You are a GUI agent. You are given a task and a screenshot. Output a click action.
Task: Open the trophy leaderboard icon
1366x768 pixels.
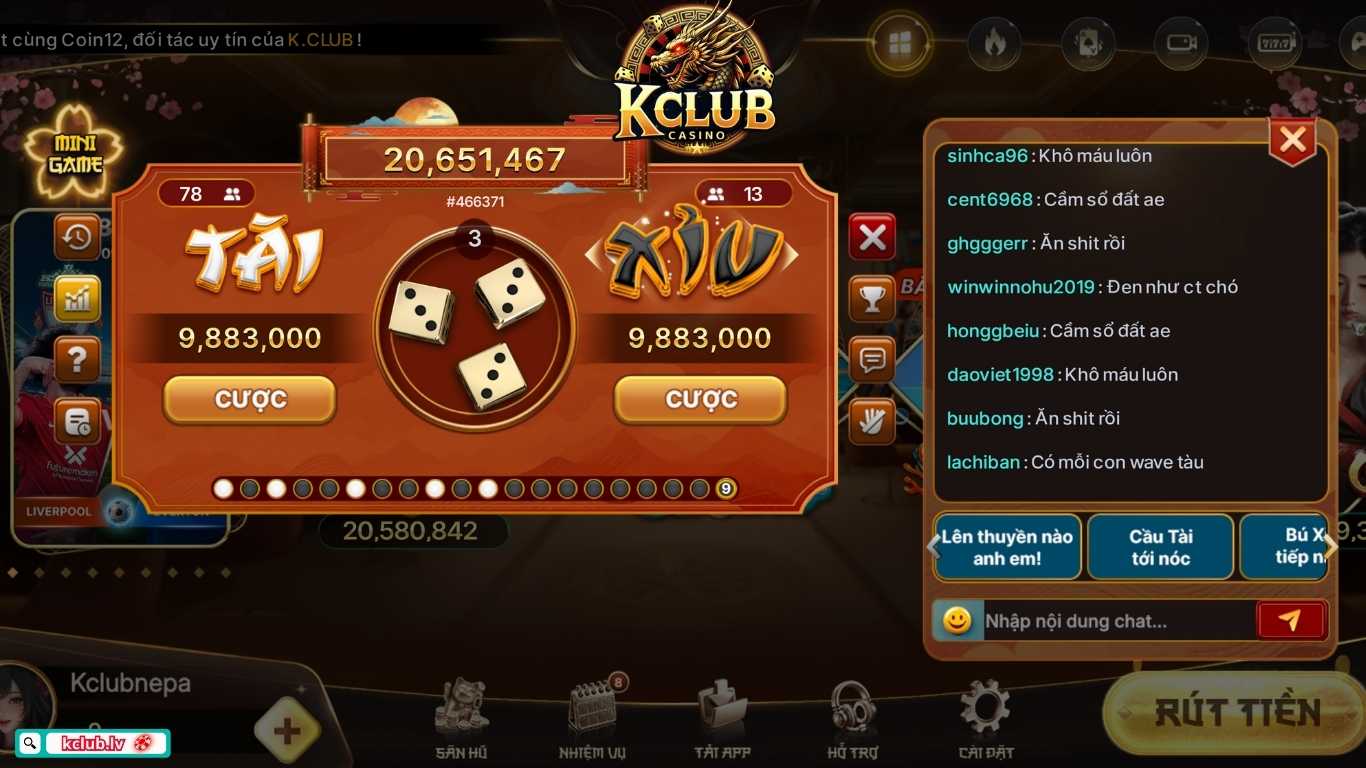click(871, 298)
